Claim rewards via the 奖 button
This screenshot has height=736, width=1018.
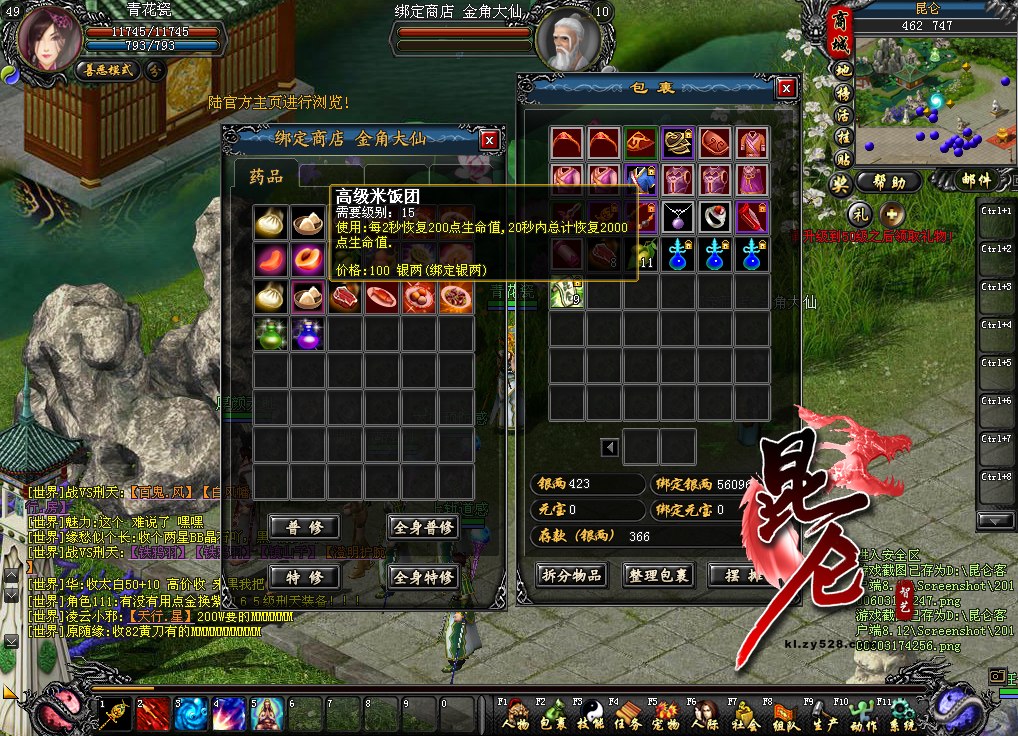tap(841, 183)
